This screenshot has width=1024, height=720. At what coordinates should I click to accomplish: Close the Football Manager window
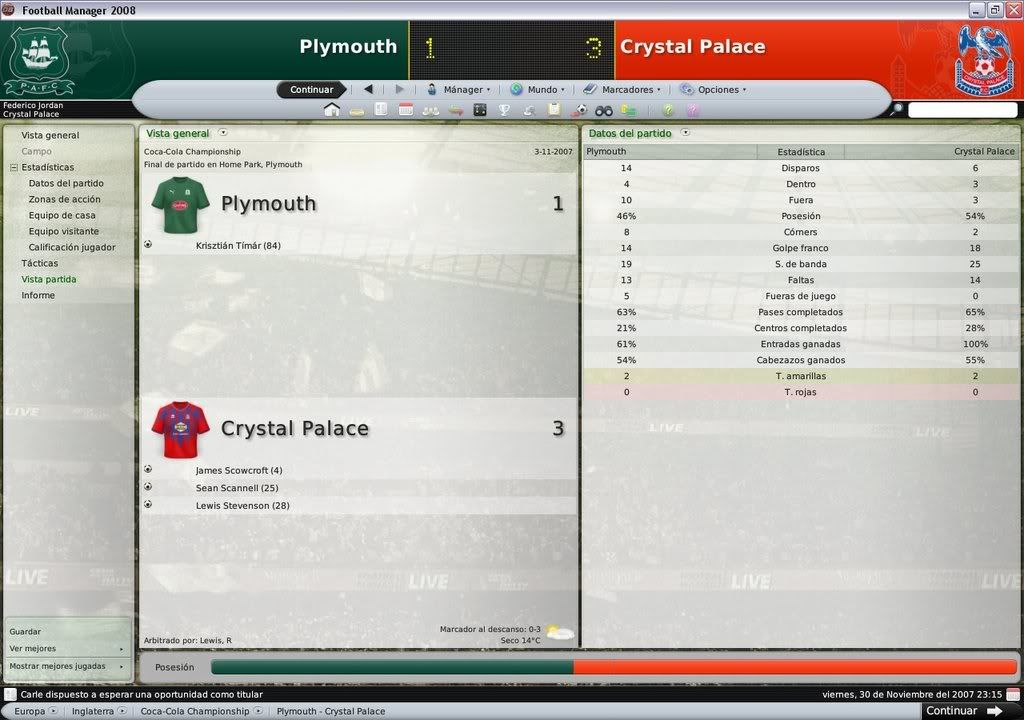click(1012, 10)
